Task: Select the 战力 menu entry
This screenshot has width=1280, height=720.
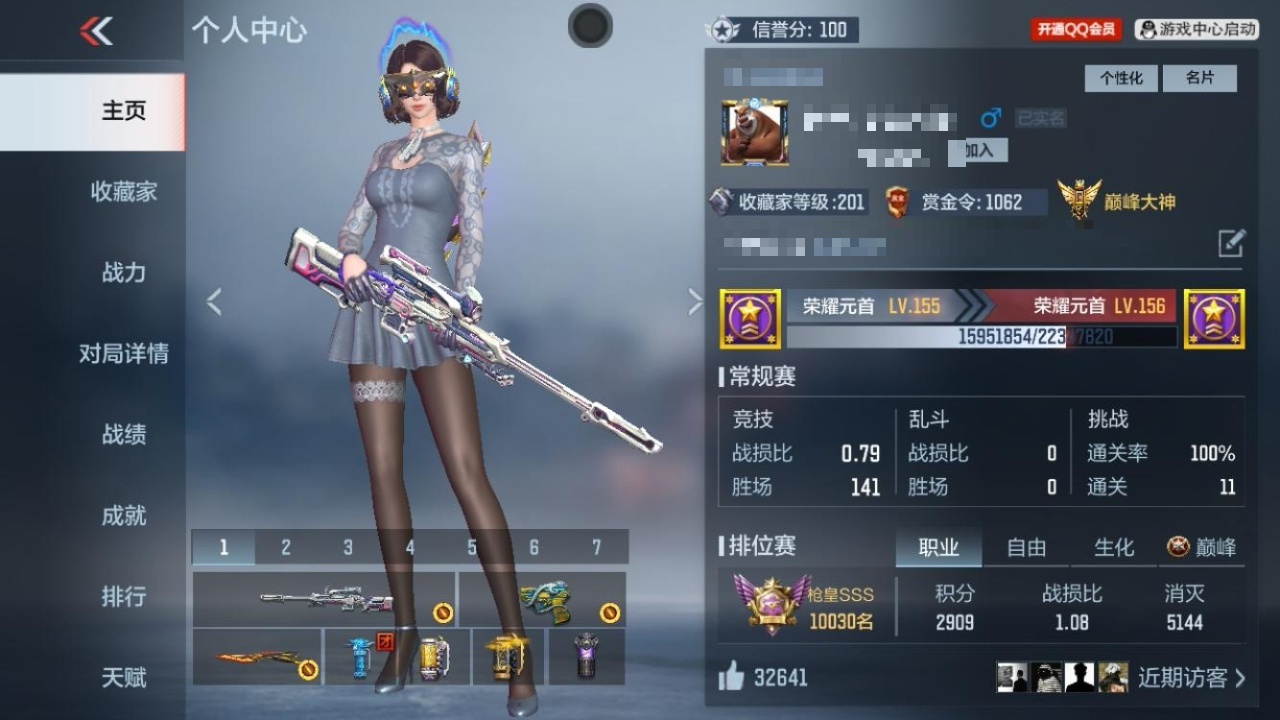Action: [123, 272]
